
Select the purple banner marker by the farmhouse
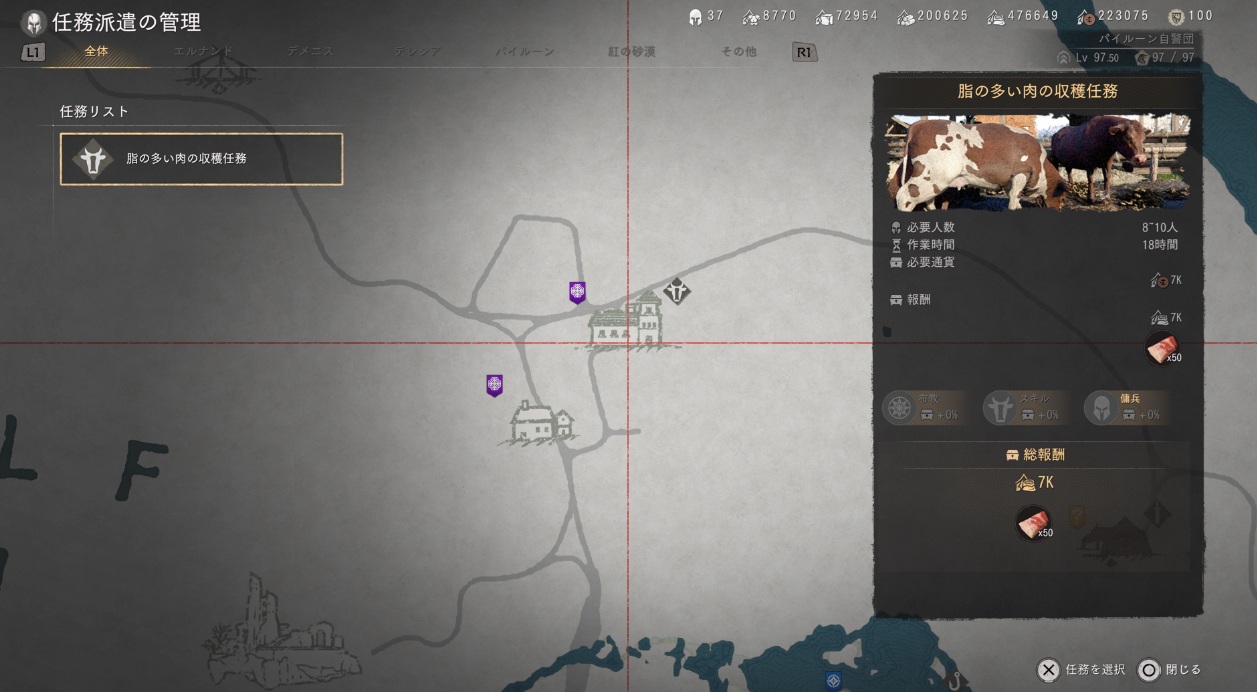[x=494, y=385]
